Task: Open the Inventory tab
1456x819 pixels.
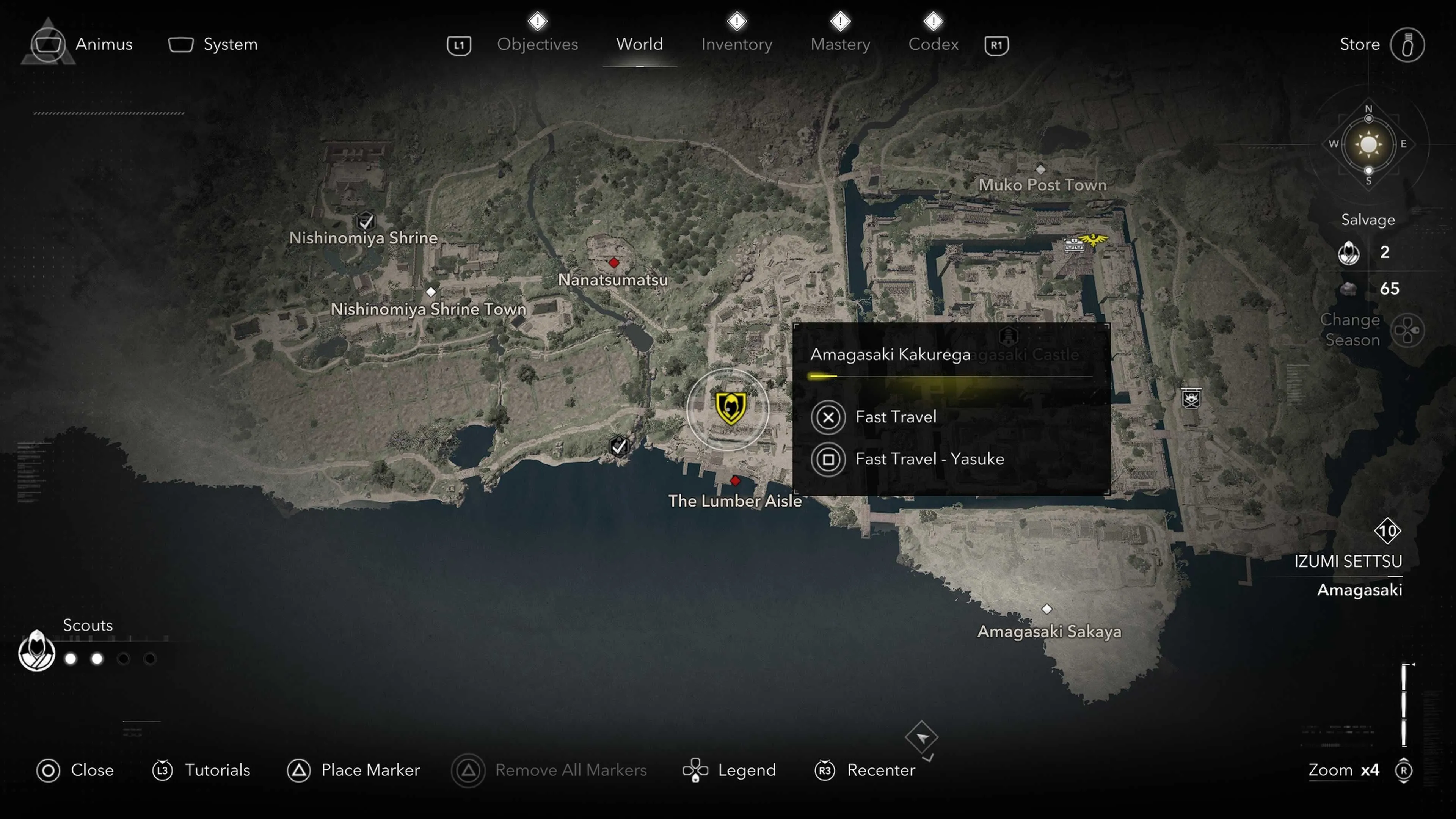Action: click(x=736, y=44)
